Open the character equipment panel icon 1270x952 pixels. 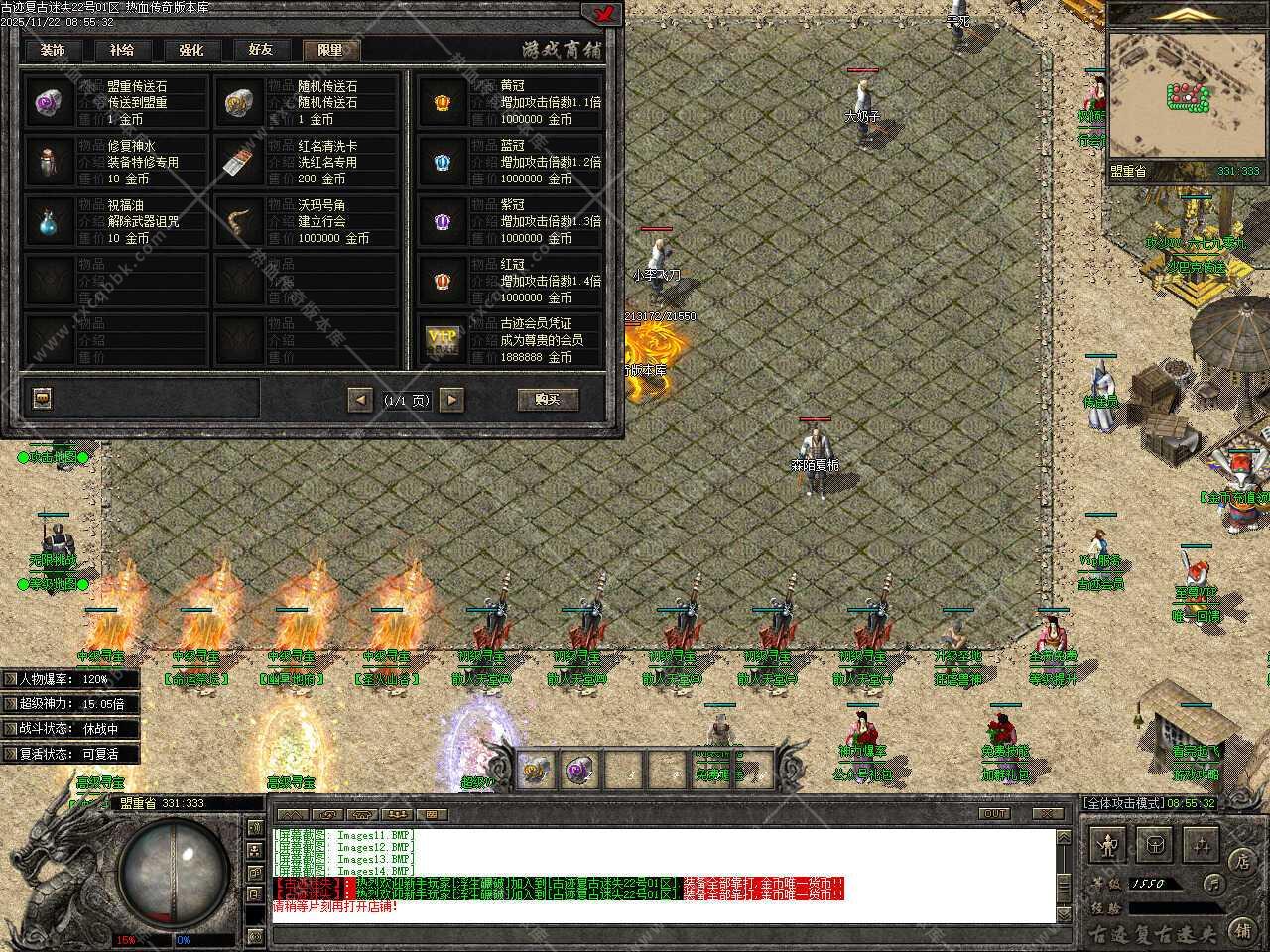coord(1107,845)
